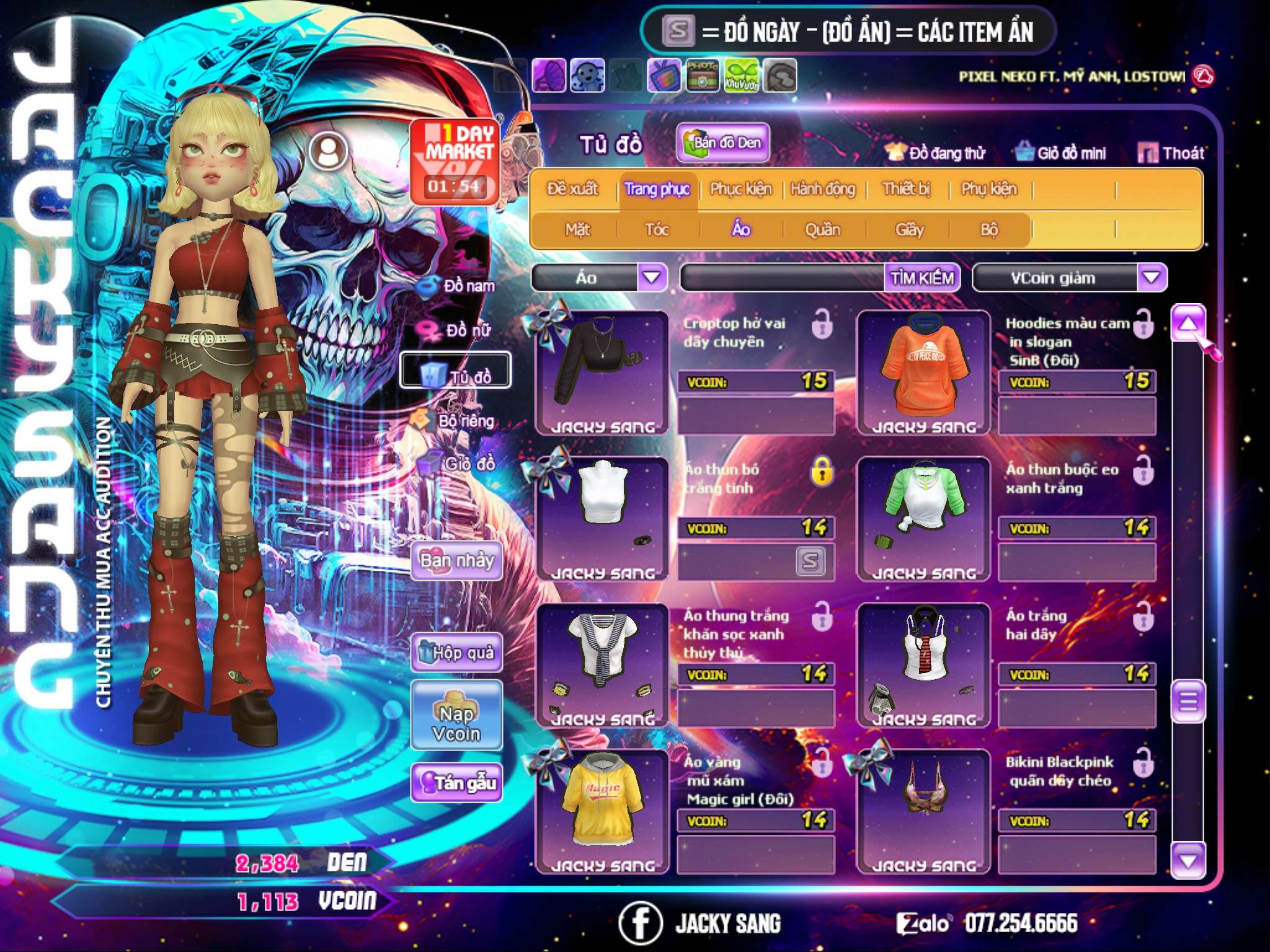Viewport: 1270px width, 952px height.
Task: Show Đồ đang thử items
Action: [935, 153]
